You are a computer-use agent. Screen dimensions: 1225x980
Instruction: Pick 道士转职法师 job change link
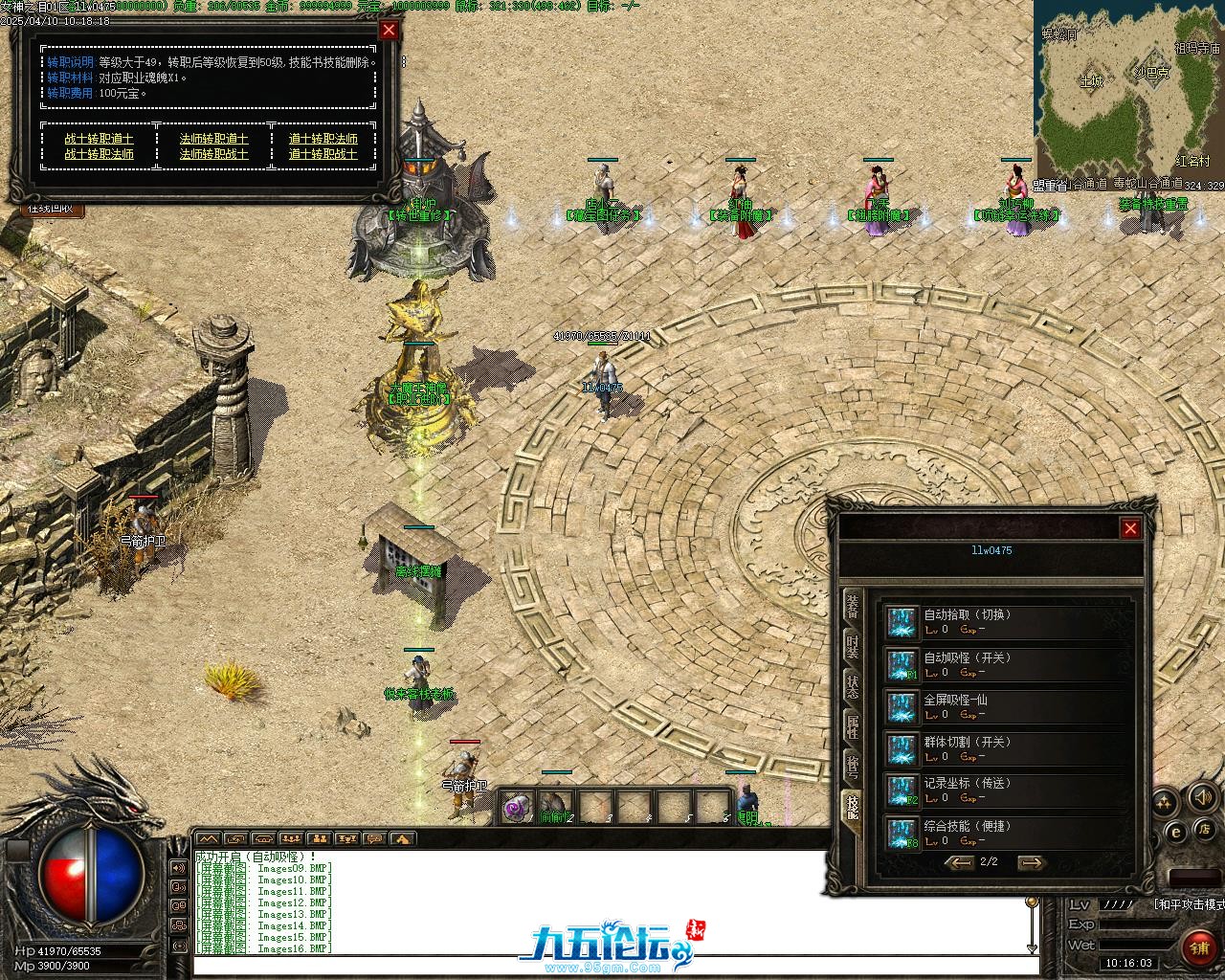coord(323,139)
